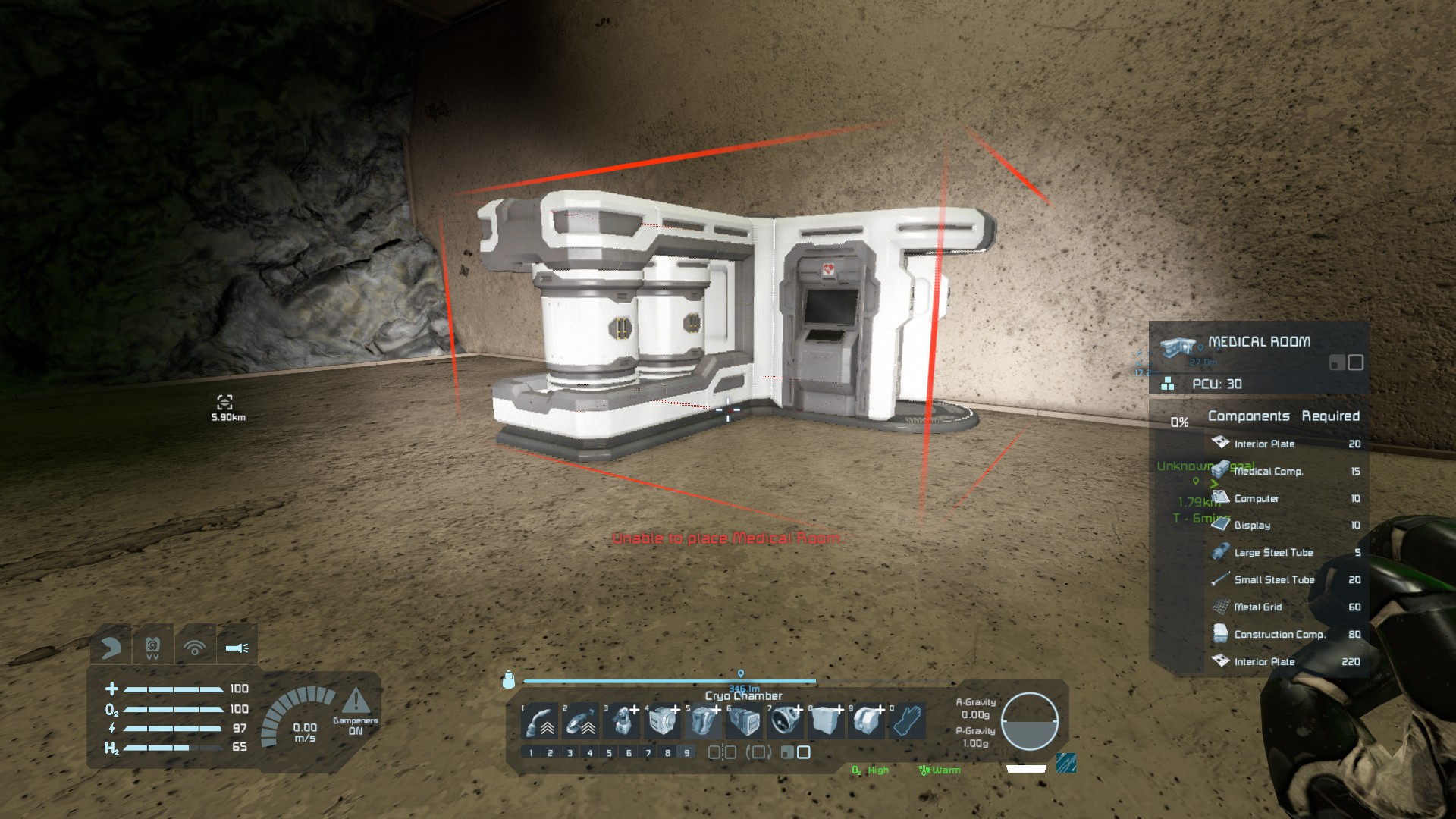Click the Large Steel Tube component row
Viewport: 1456px width, 819px height.
point(1285,553)
